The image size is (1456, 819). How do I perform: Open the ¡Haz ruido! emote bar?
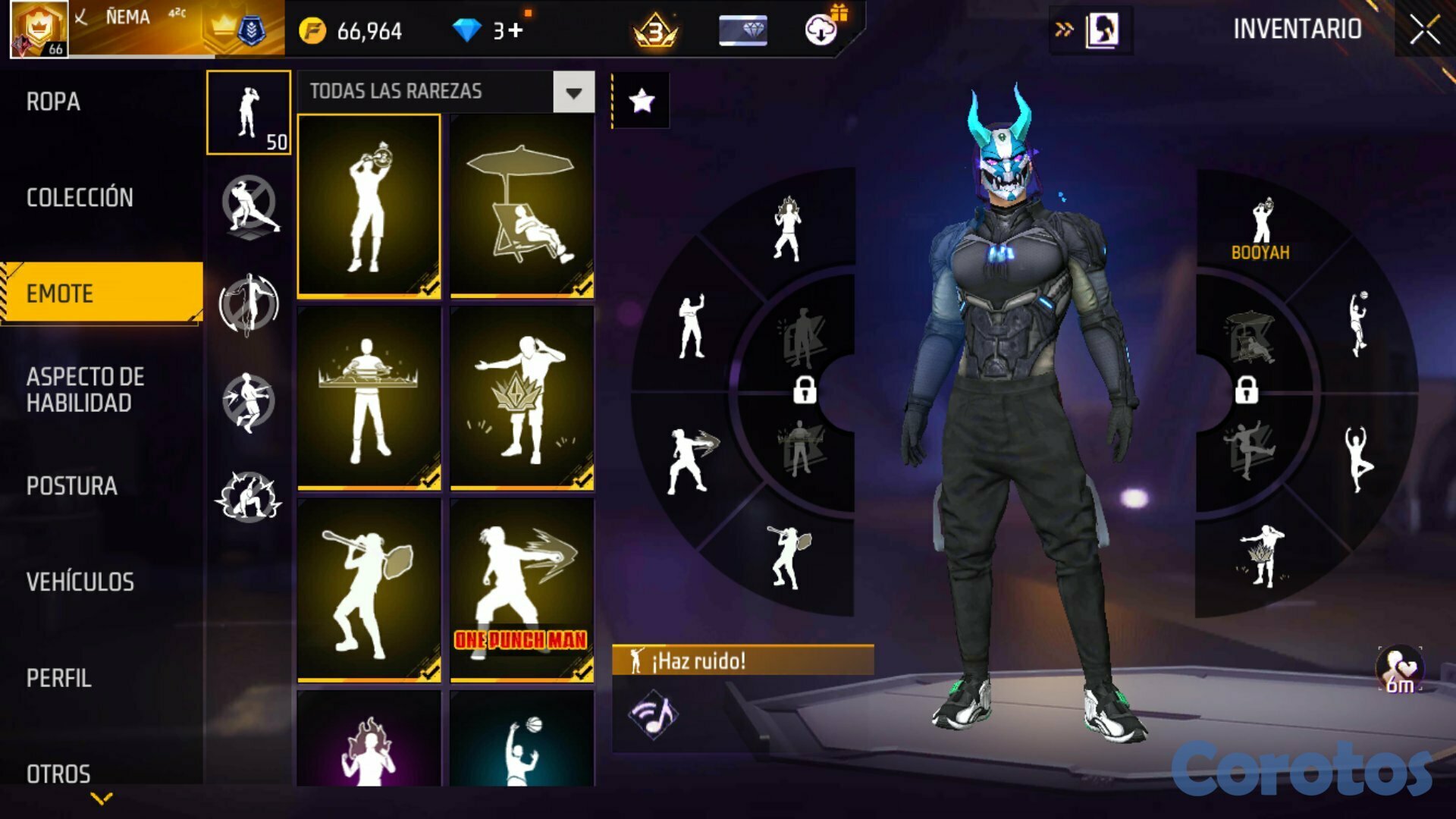pyautogui.click(x=742, y=661)
